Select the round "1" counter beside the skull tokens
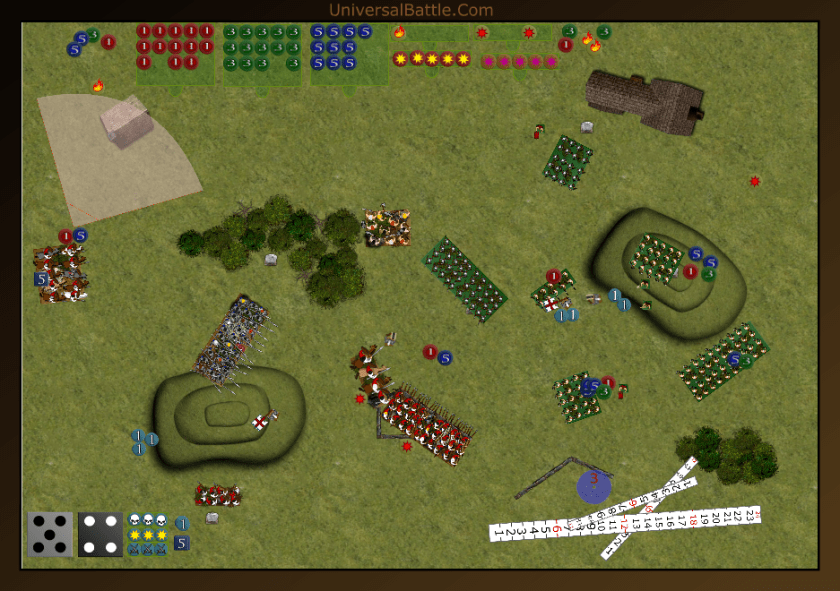 point(182,523)
